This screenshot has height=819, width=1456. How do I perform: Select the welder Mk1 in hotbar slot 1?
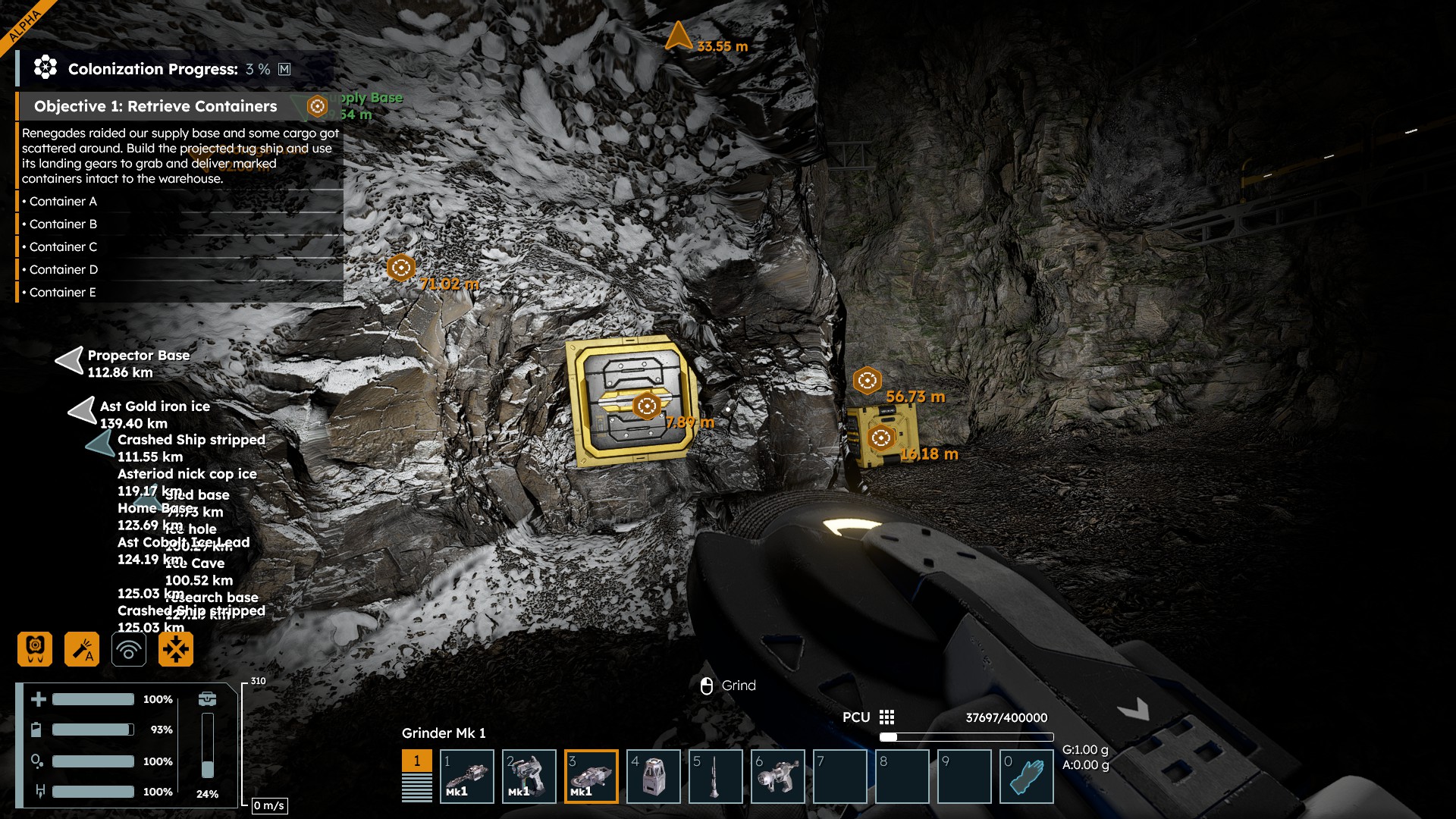click(467, 777)
